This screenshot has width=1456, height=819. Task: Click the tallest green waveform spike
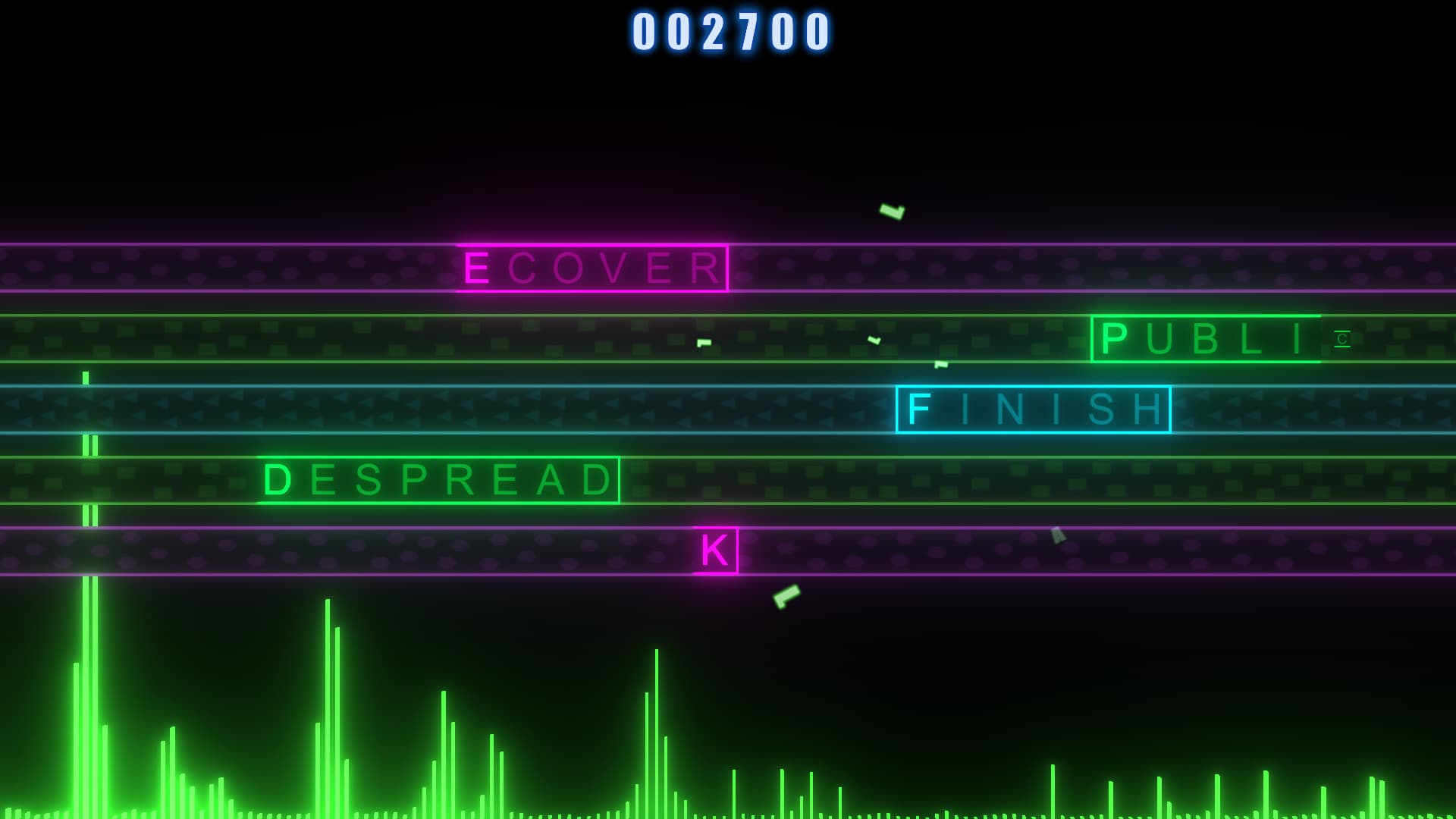click(x=85, y=607)
